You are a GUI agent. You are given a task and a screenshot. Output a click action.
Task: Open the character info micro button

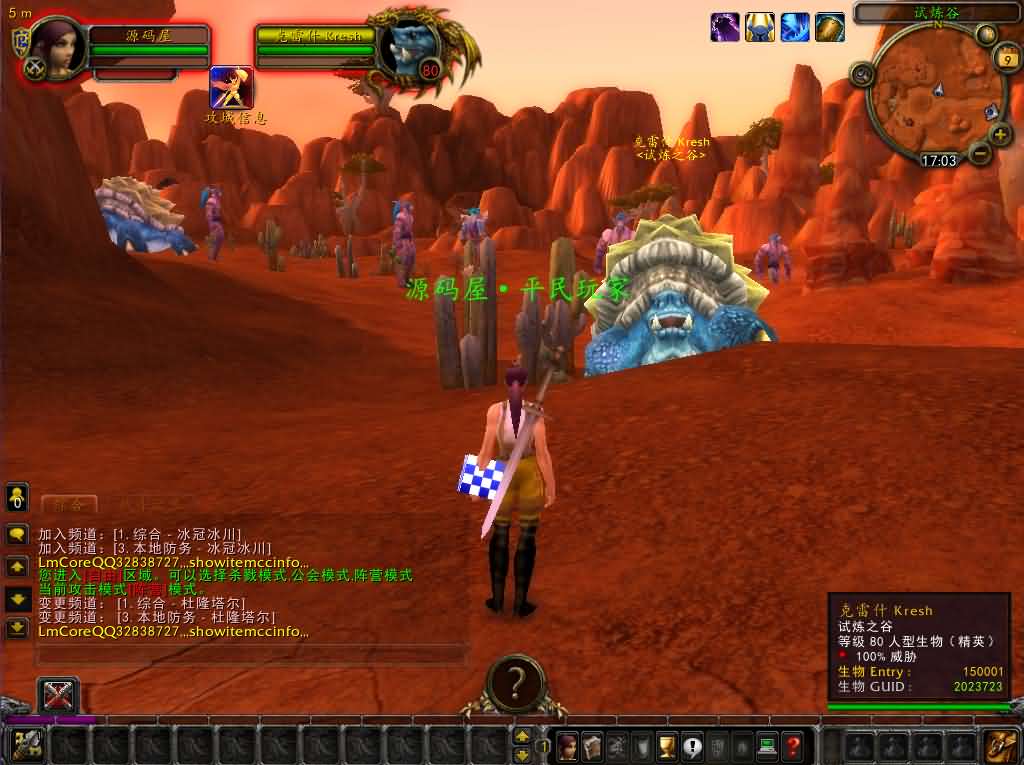[567, 745]
